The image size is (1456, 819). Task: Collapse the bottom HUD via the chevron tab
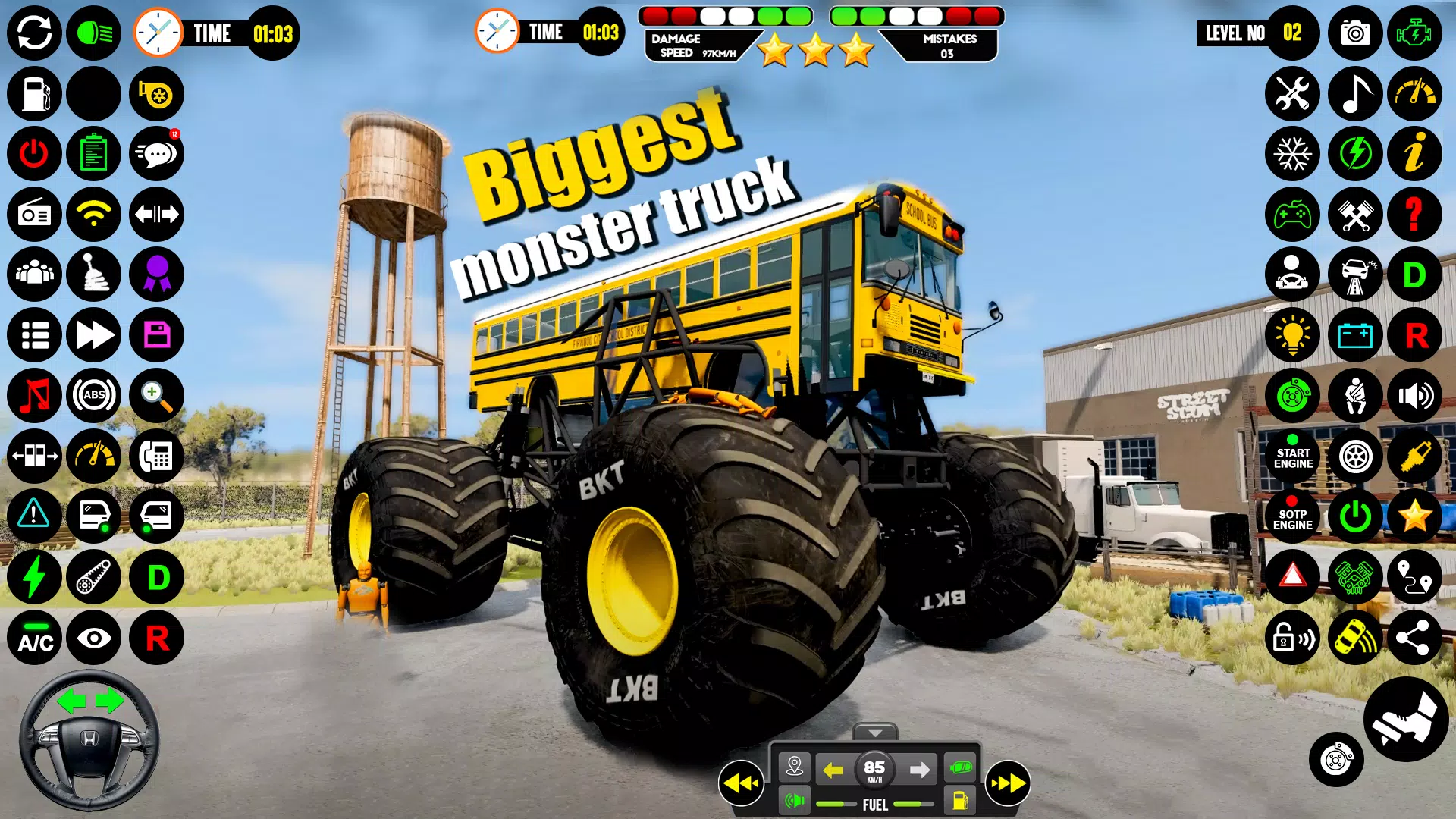876,733
